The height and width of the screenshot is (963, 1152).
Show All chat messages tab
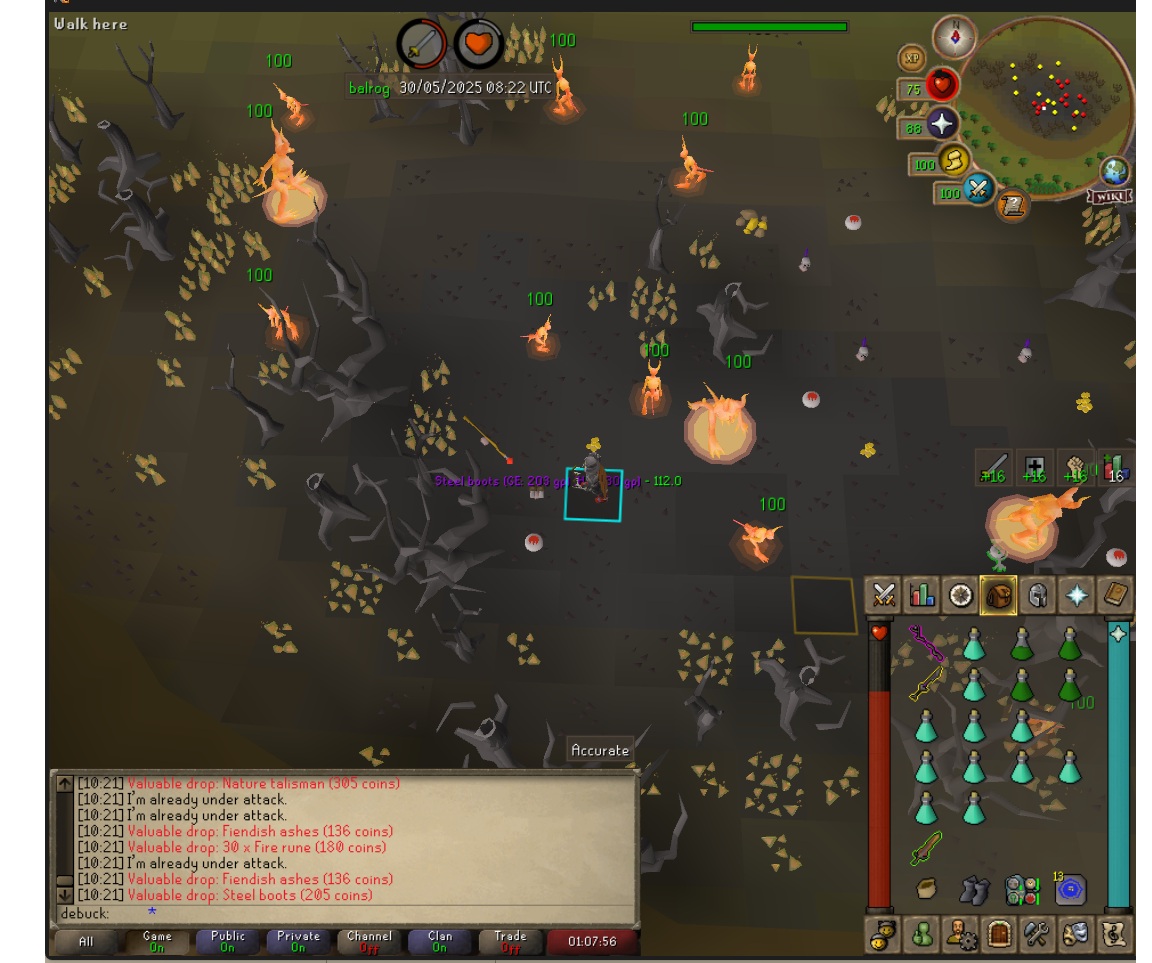coord(86,941)
